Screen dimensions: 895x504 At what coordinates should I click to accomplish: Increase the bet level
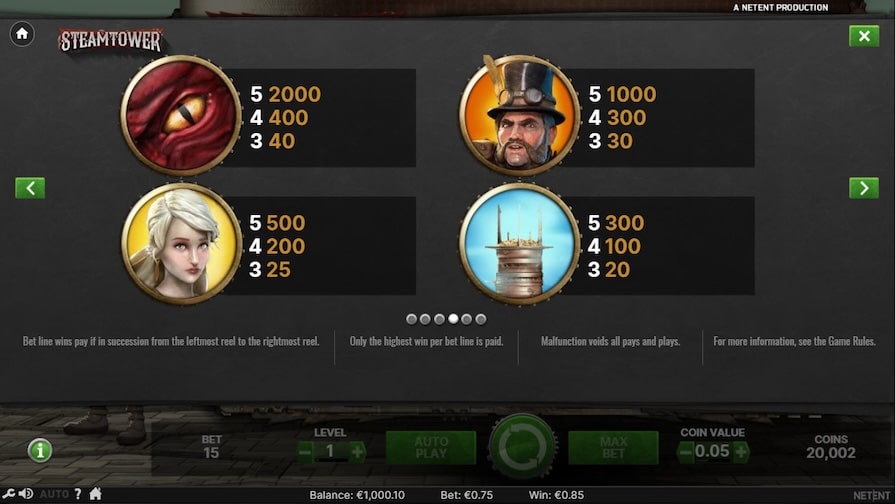pos(357,451)
